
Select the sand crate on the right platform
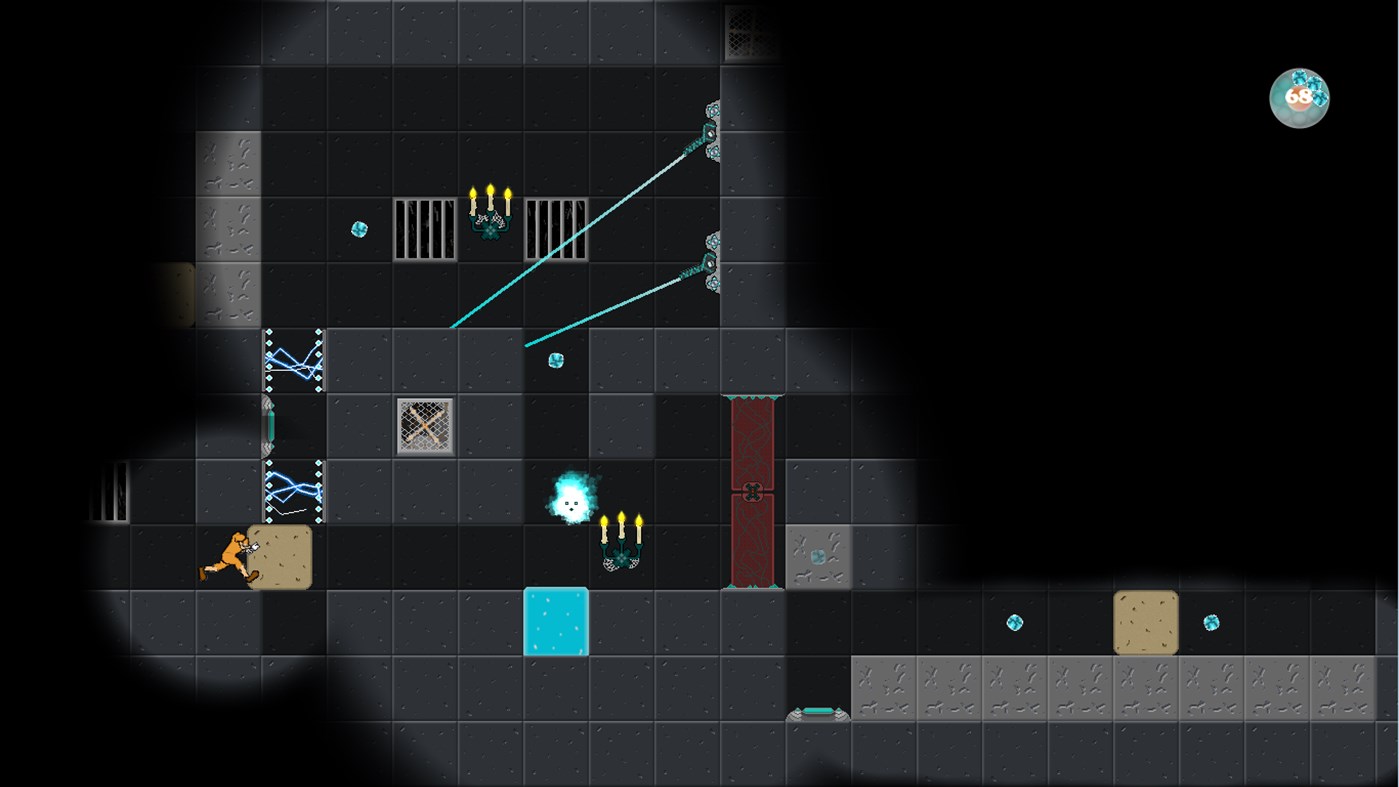1146,620
